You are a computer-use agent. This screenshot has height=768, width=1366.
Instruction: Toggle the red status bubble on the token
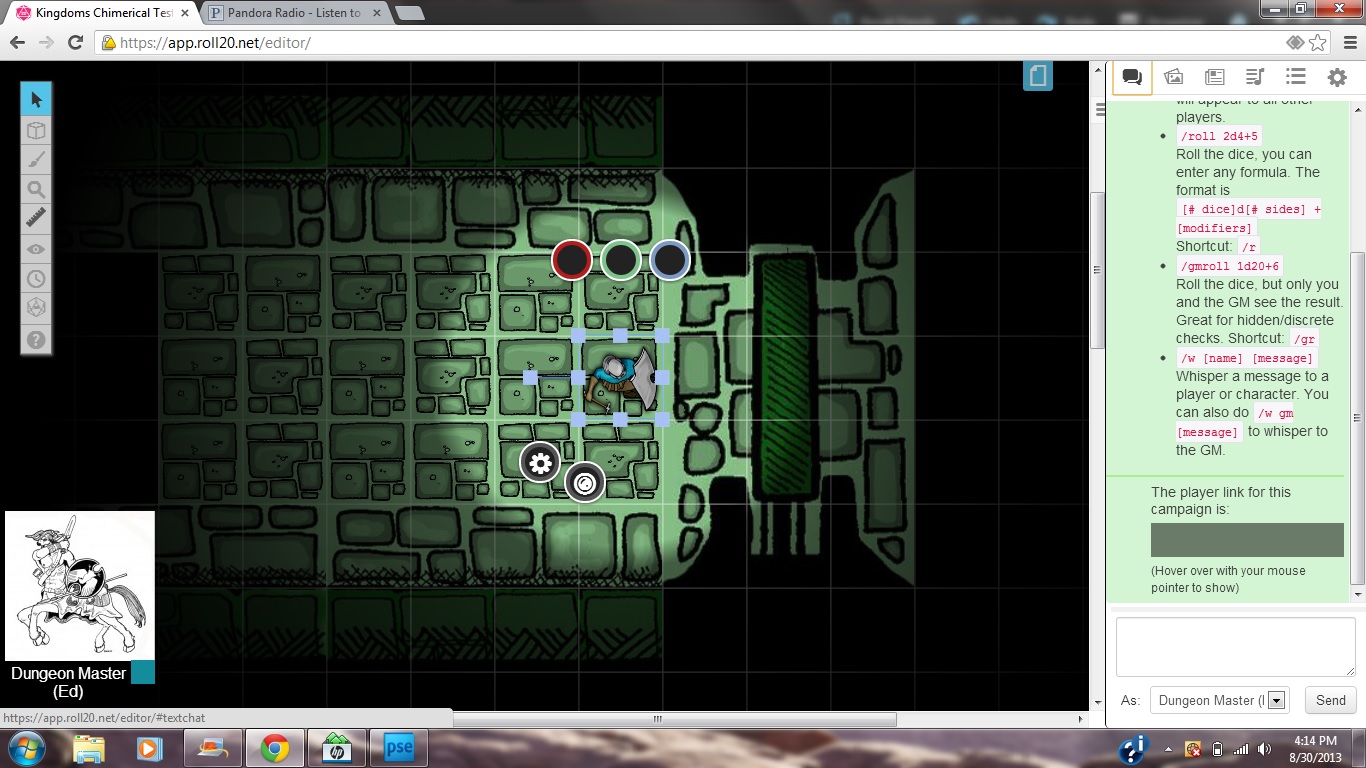pos(571,260)
